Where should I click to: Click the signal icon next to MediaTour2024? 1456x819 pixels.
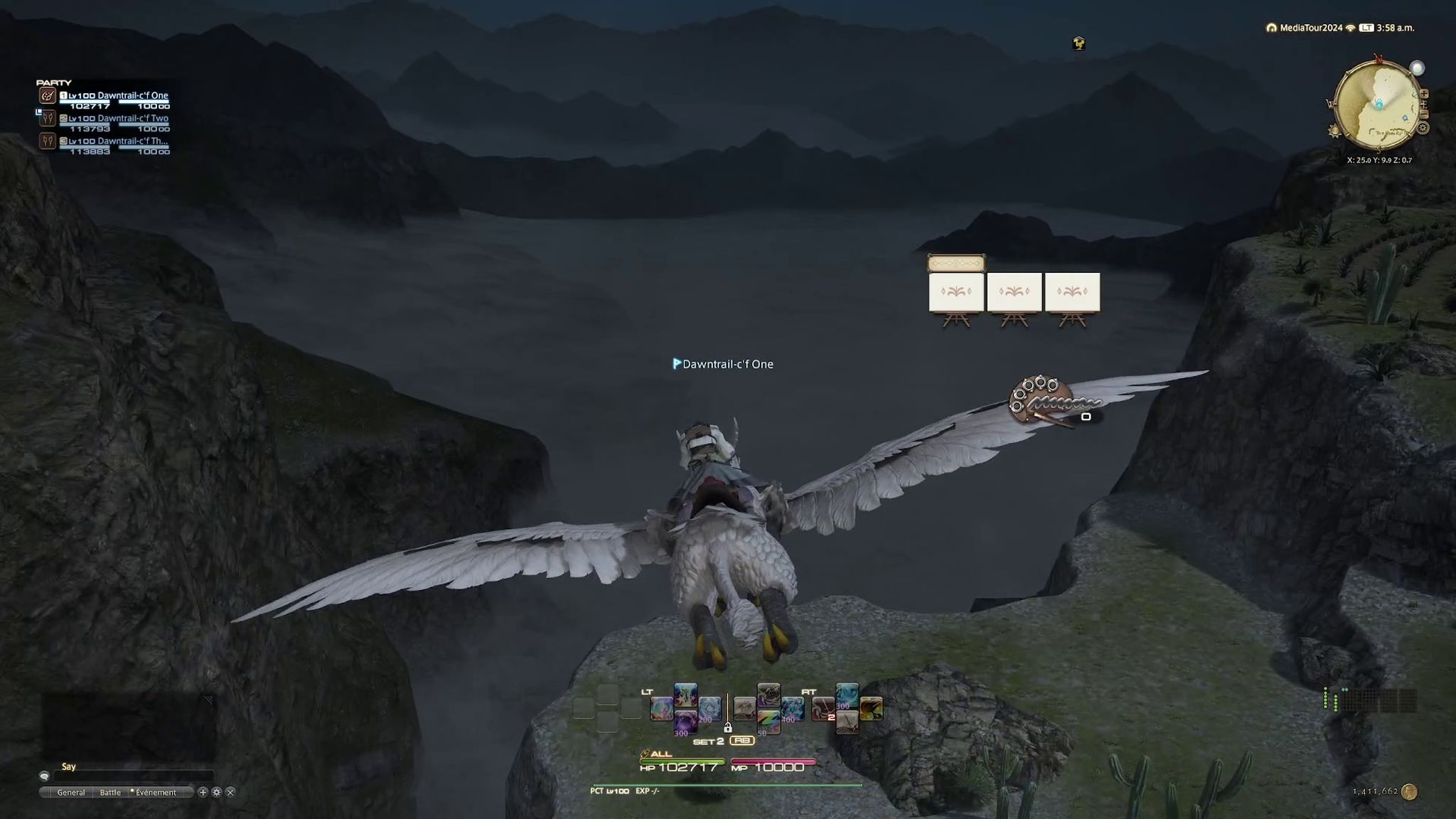[1350, 28]
